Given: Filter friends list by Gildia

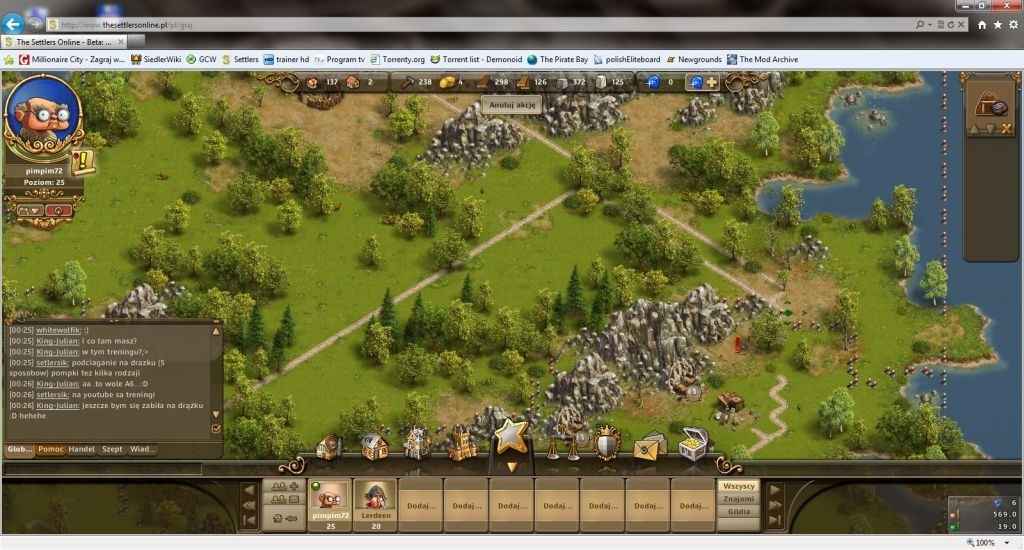Looking at the screenshot, I should 738,511.
